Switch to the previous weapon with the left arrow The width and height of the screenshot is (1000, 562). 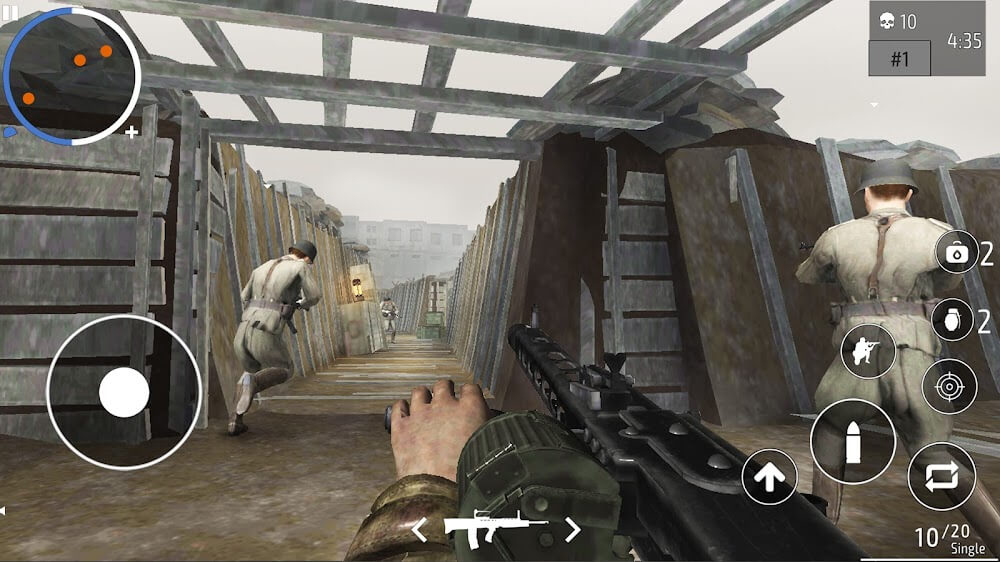click(420, 529)
